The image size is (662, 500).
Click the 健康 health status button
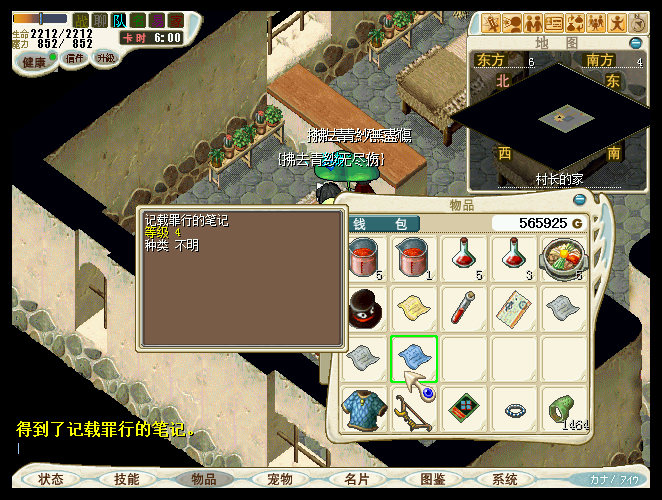pos(35,60)
